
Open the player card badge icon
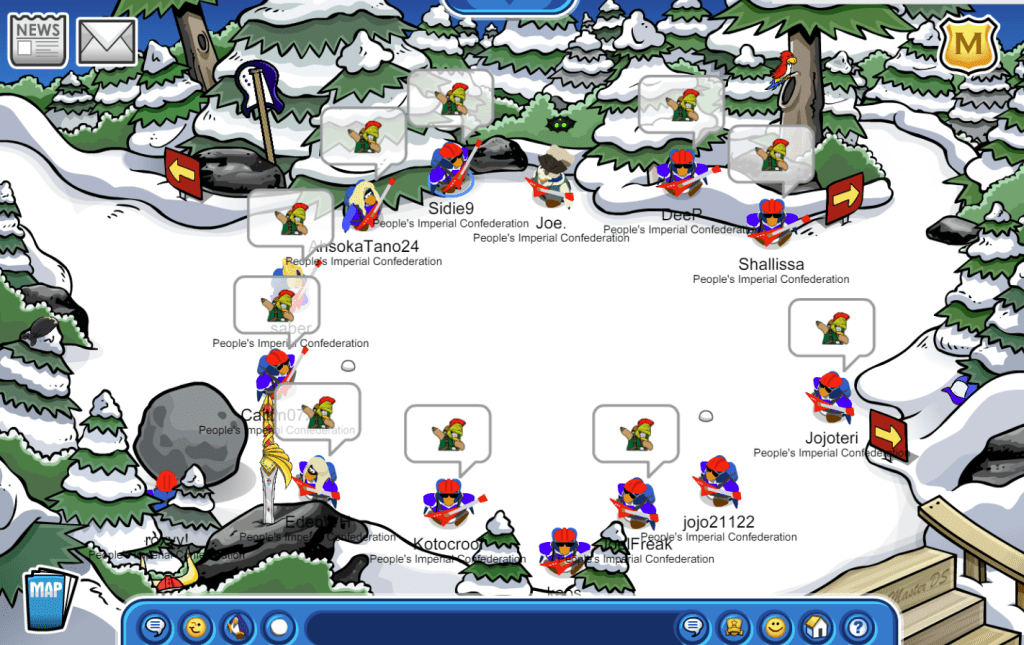[x=733, y=628]
